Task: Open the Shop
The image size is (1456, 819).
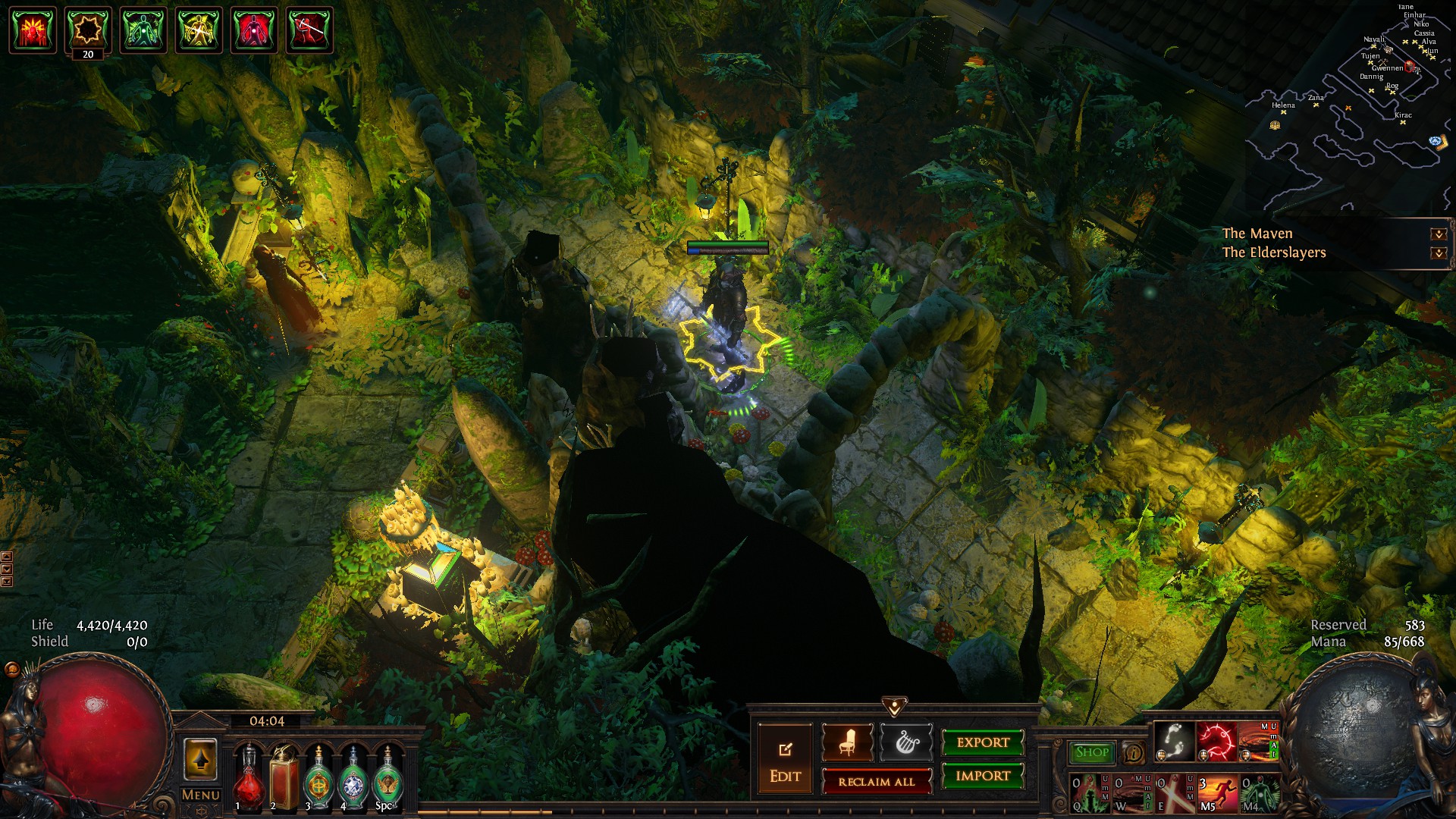Action: point(1091,752)
